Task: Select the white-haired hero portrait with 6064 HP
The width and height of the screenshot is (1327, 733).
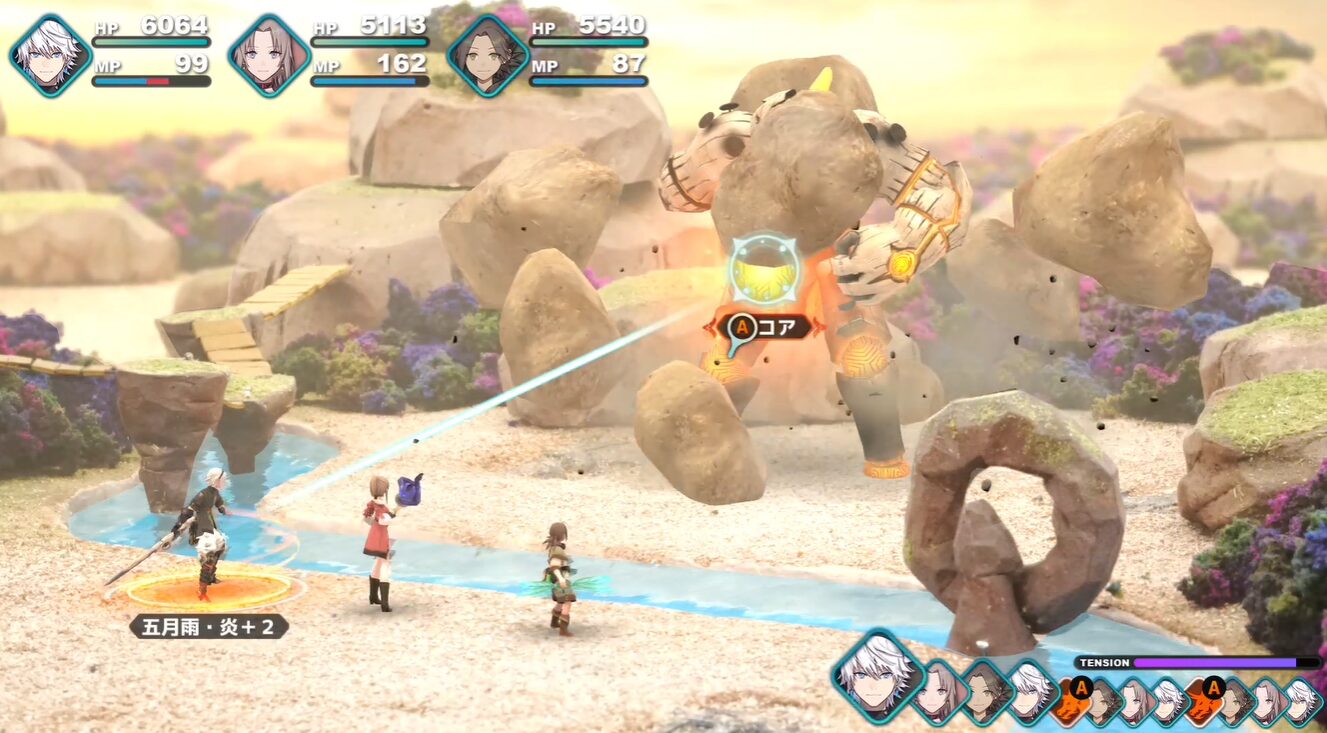Action: [x=50, y=56]
